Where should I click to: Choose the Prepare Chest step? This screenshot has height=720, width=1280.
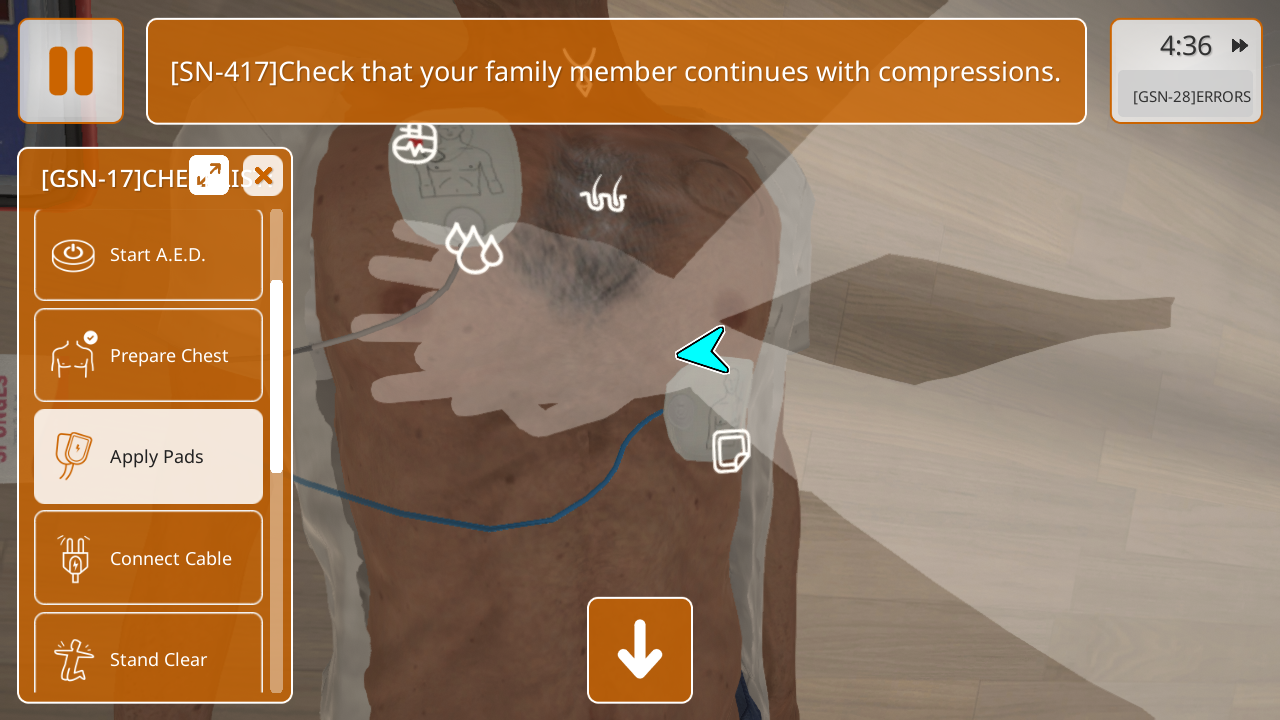(x=148, y=355)
